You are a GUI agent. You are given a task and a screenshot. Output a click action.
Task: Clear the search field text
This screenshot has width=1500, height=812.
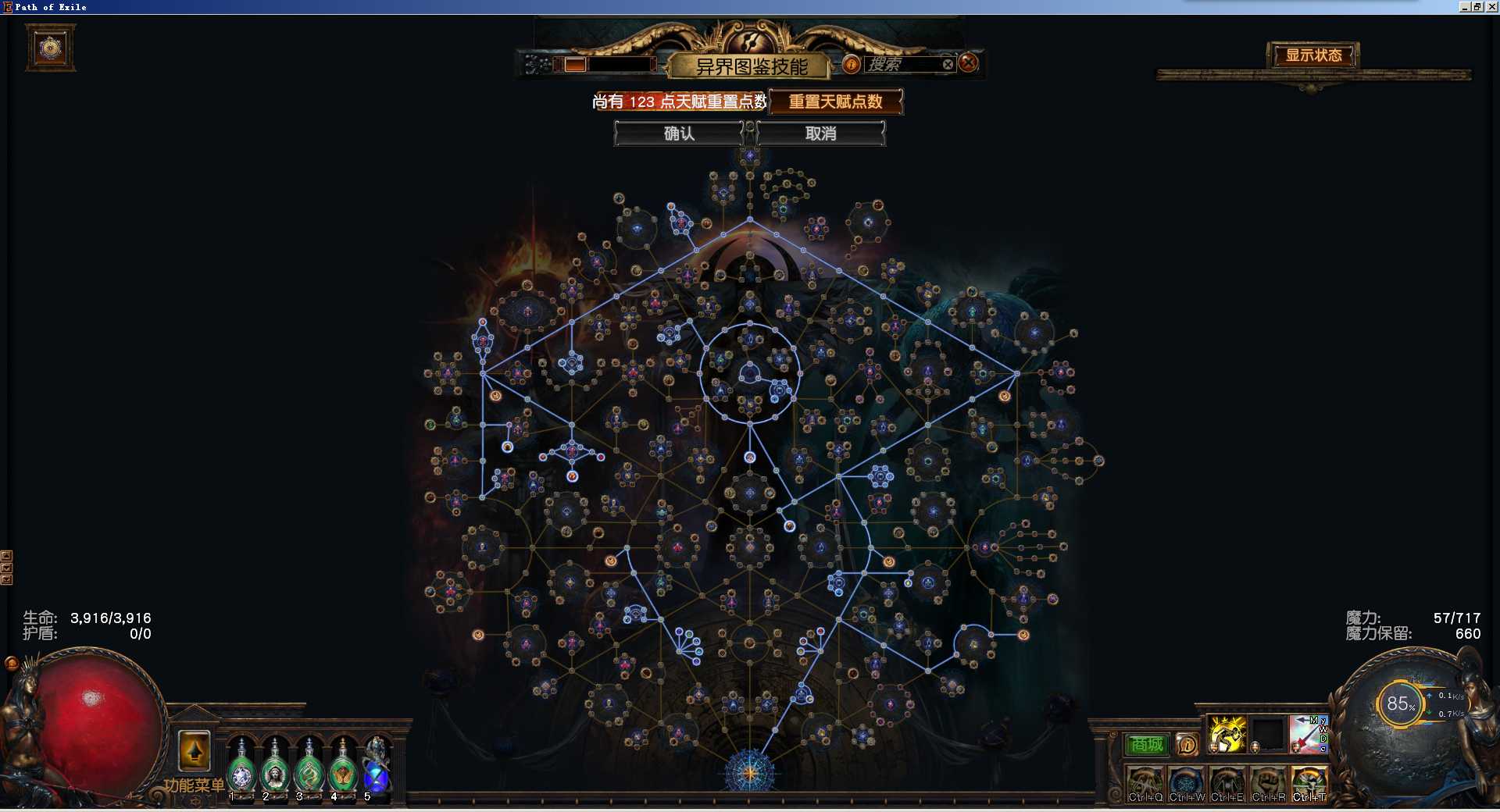948,64
